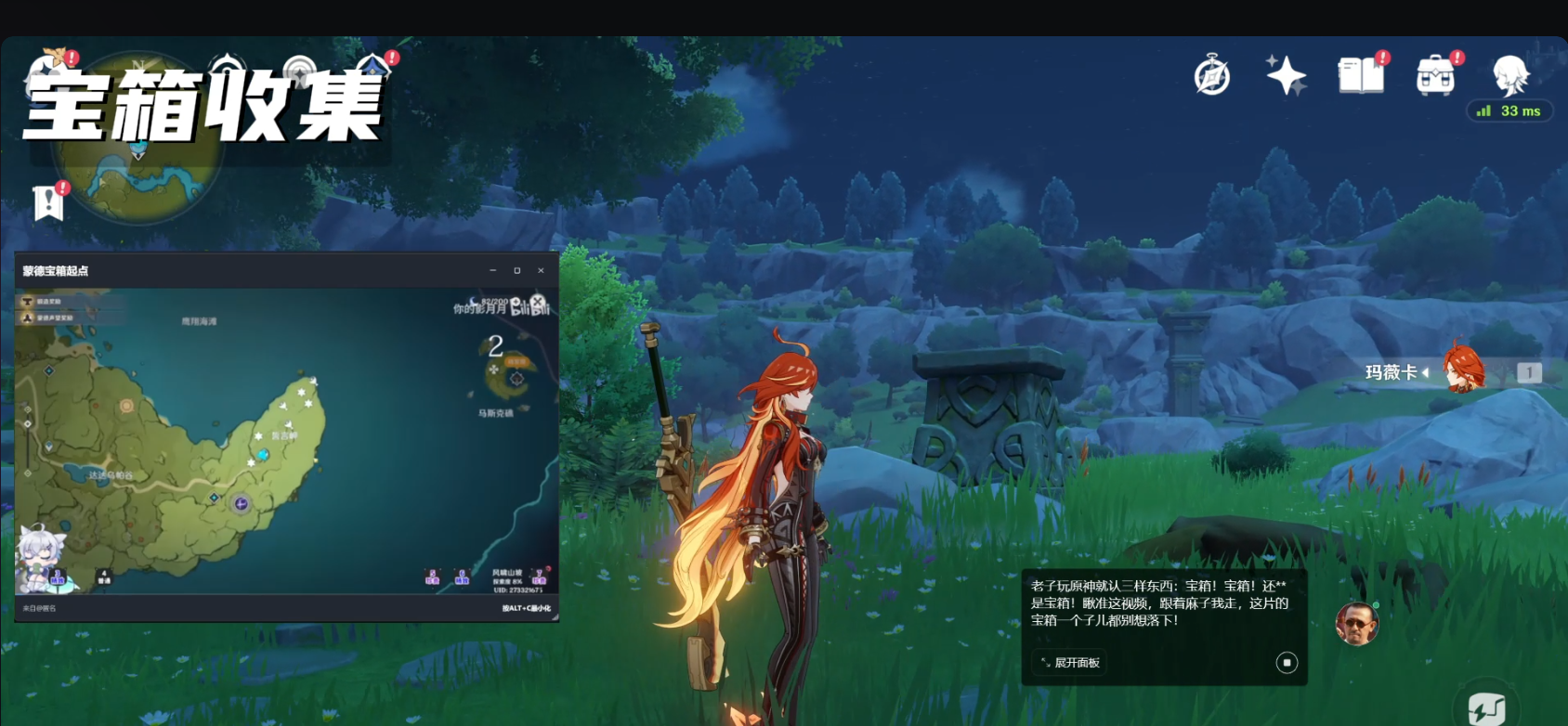Open the Adventure Handbook book icon

point(1361,76)
